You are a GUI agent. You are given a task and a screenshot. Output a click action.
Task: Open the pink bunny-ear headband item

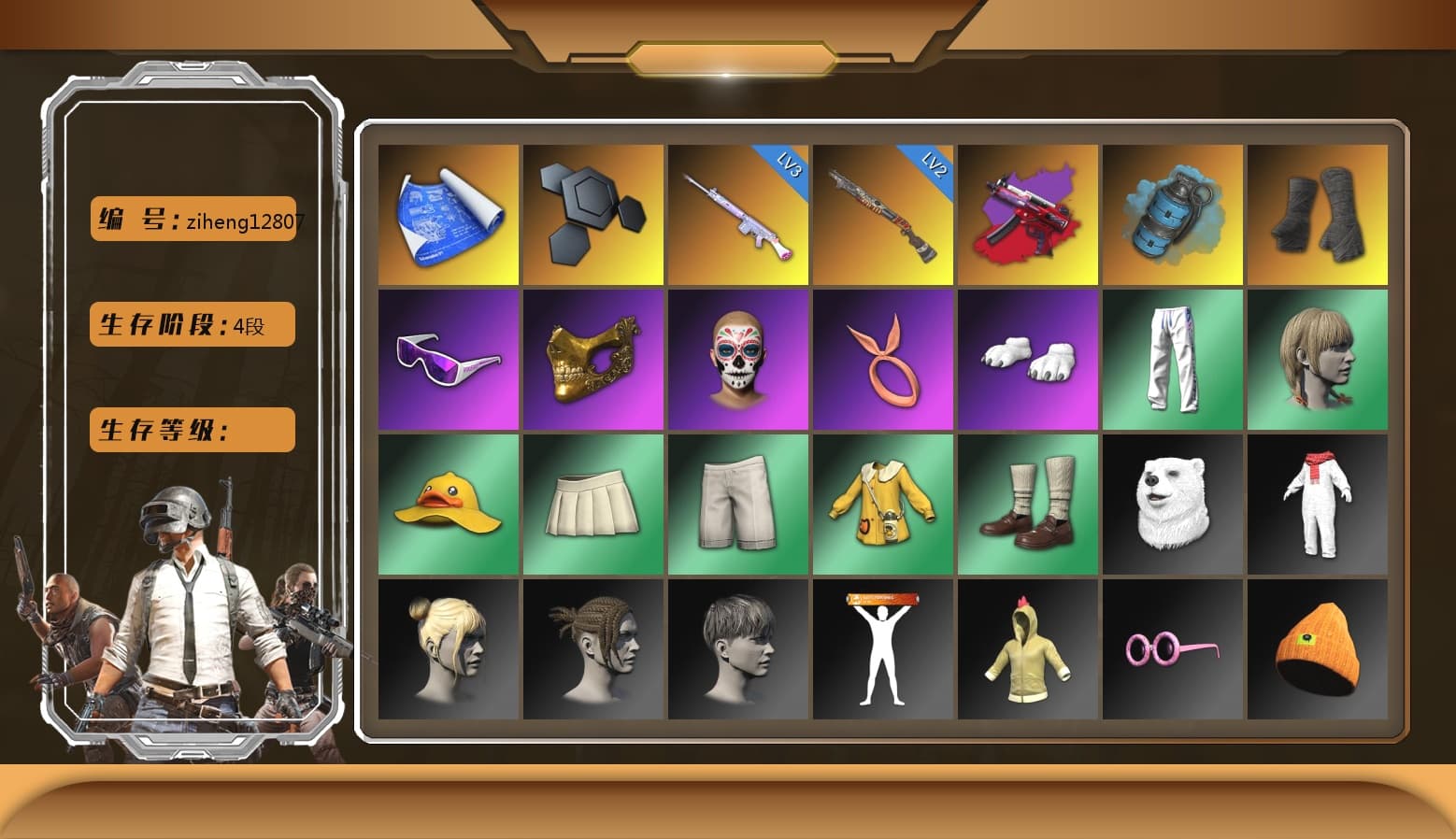click(883, 360)
